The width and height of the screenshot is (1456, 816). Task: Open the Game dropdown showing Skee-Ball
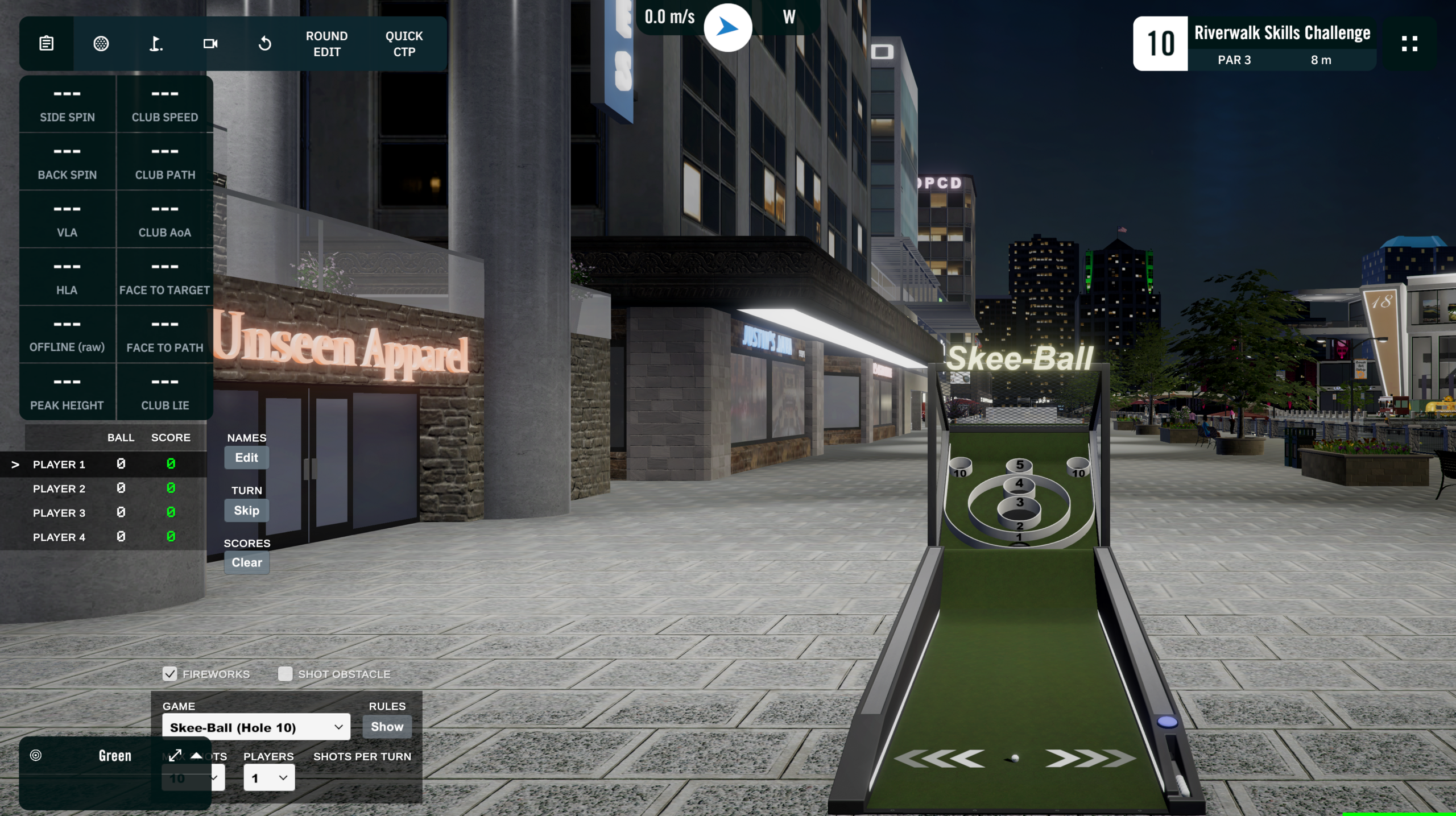(256, 727)
